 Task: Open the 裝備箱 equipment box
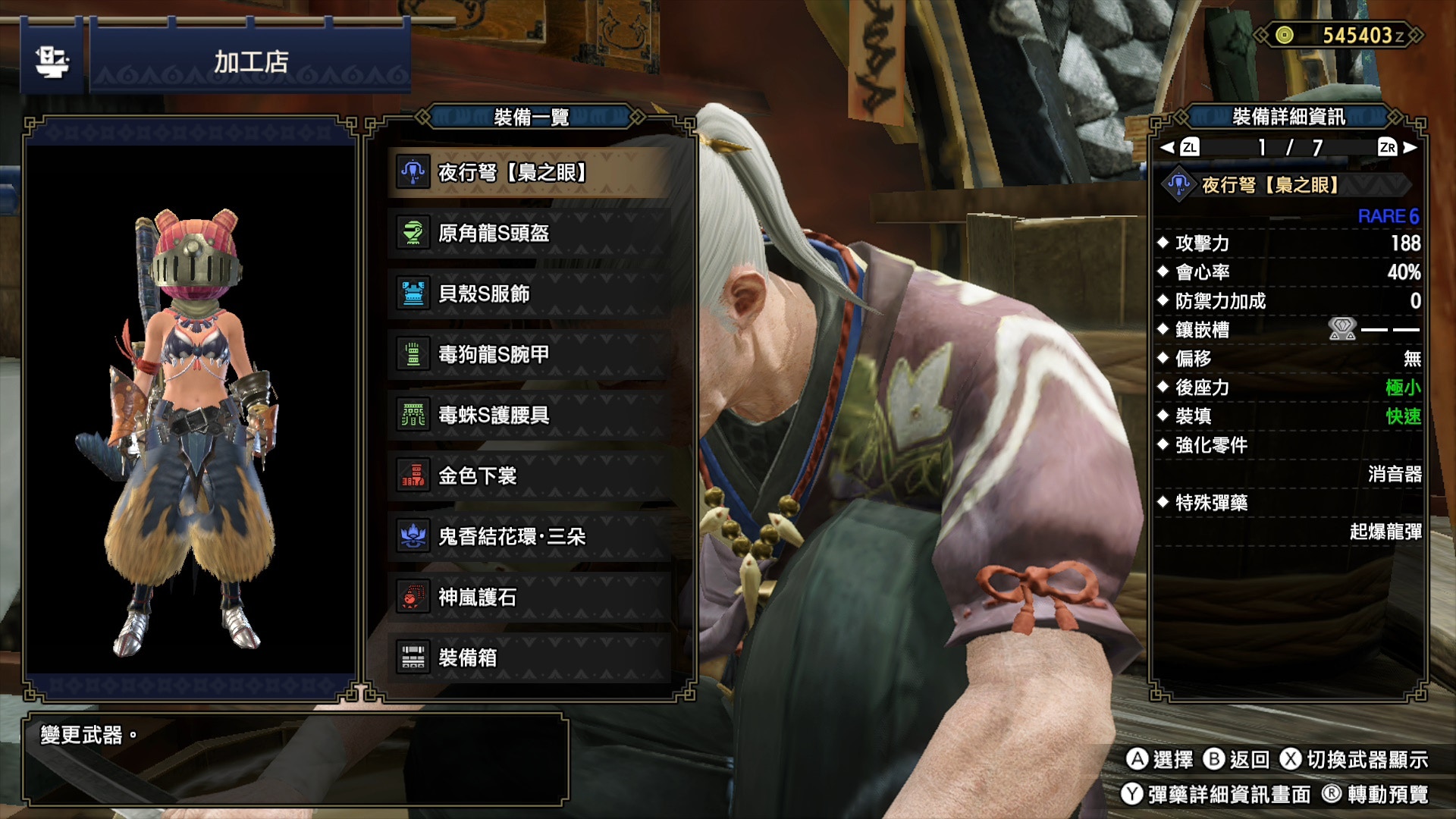[529, 657]
